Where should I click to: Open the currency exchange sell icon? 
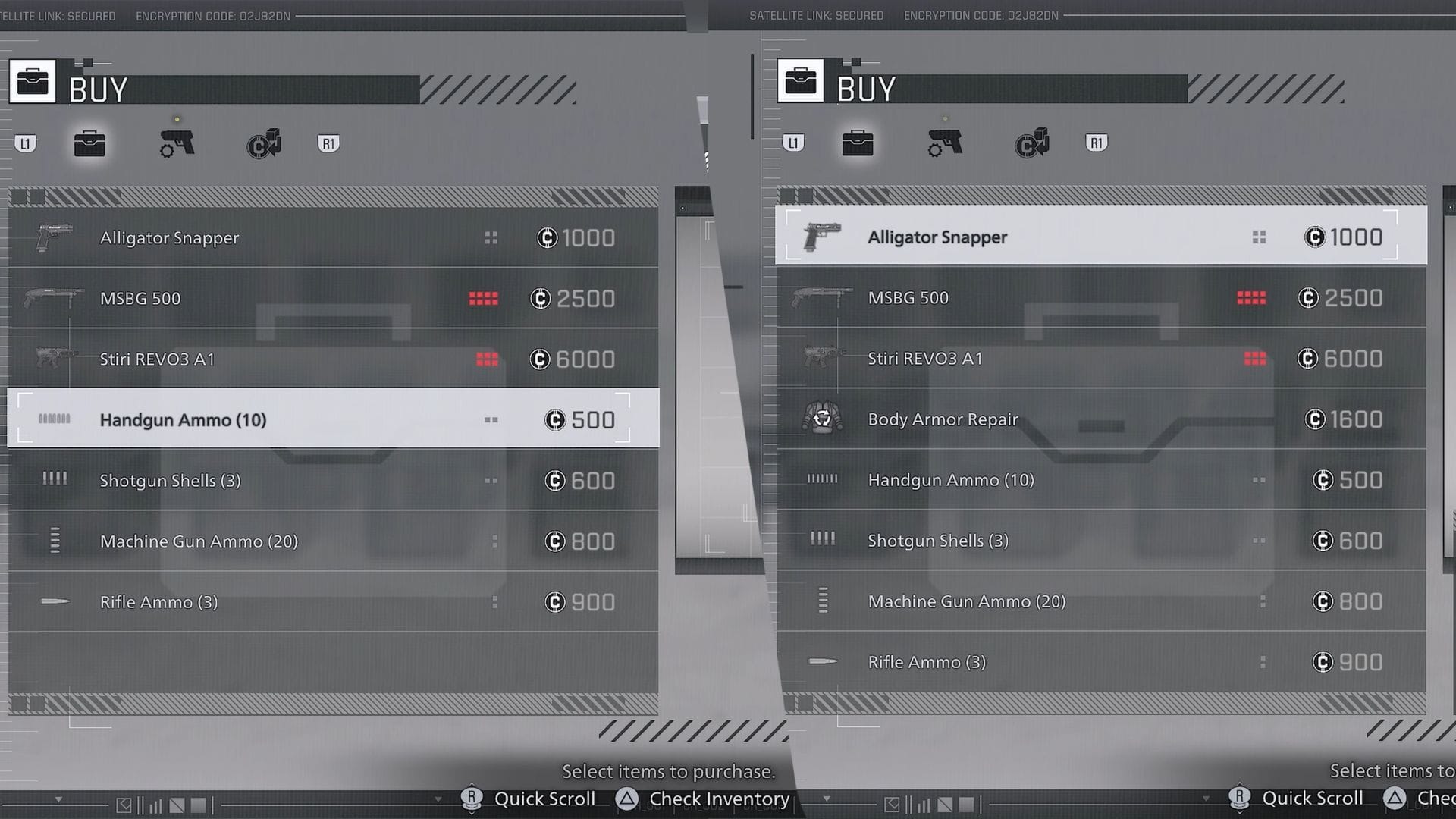click(x=263, y=144)
